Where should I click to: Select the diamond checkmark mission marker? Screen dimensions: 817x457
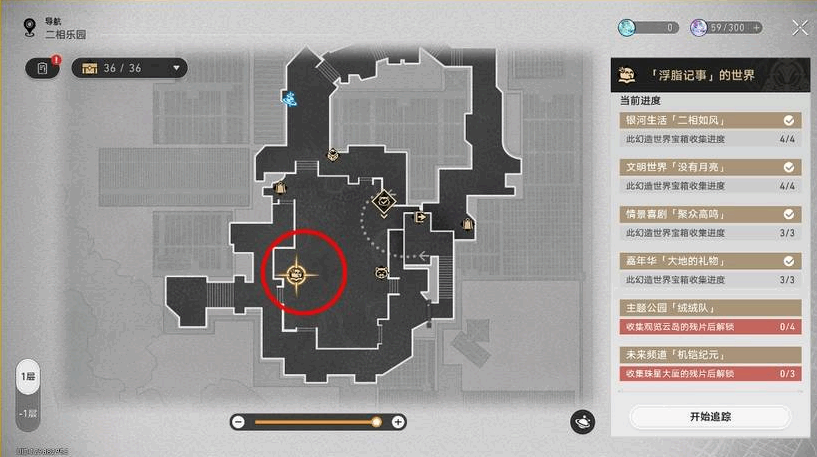384,202
